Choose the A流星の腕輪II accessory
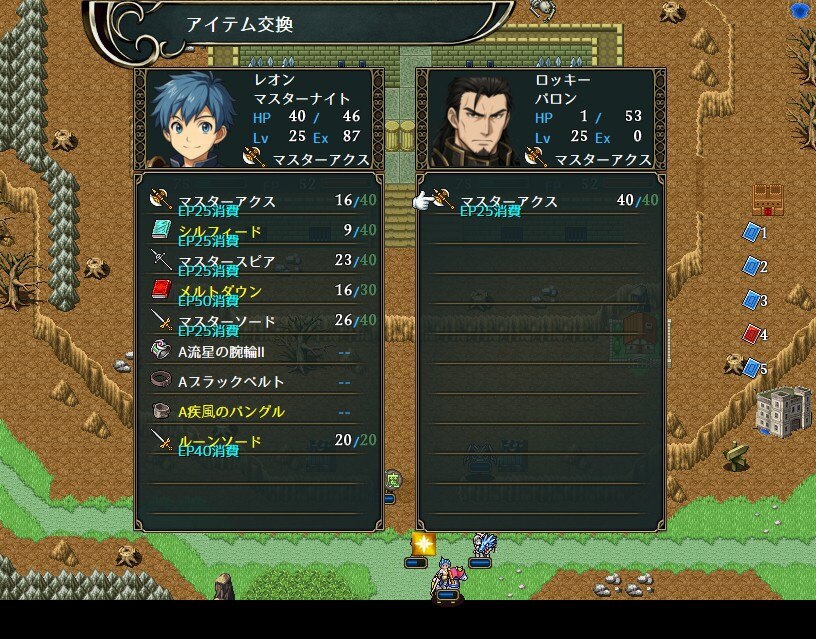This screenshot has width=816, height=639. point(258,351)
